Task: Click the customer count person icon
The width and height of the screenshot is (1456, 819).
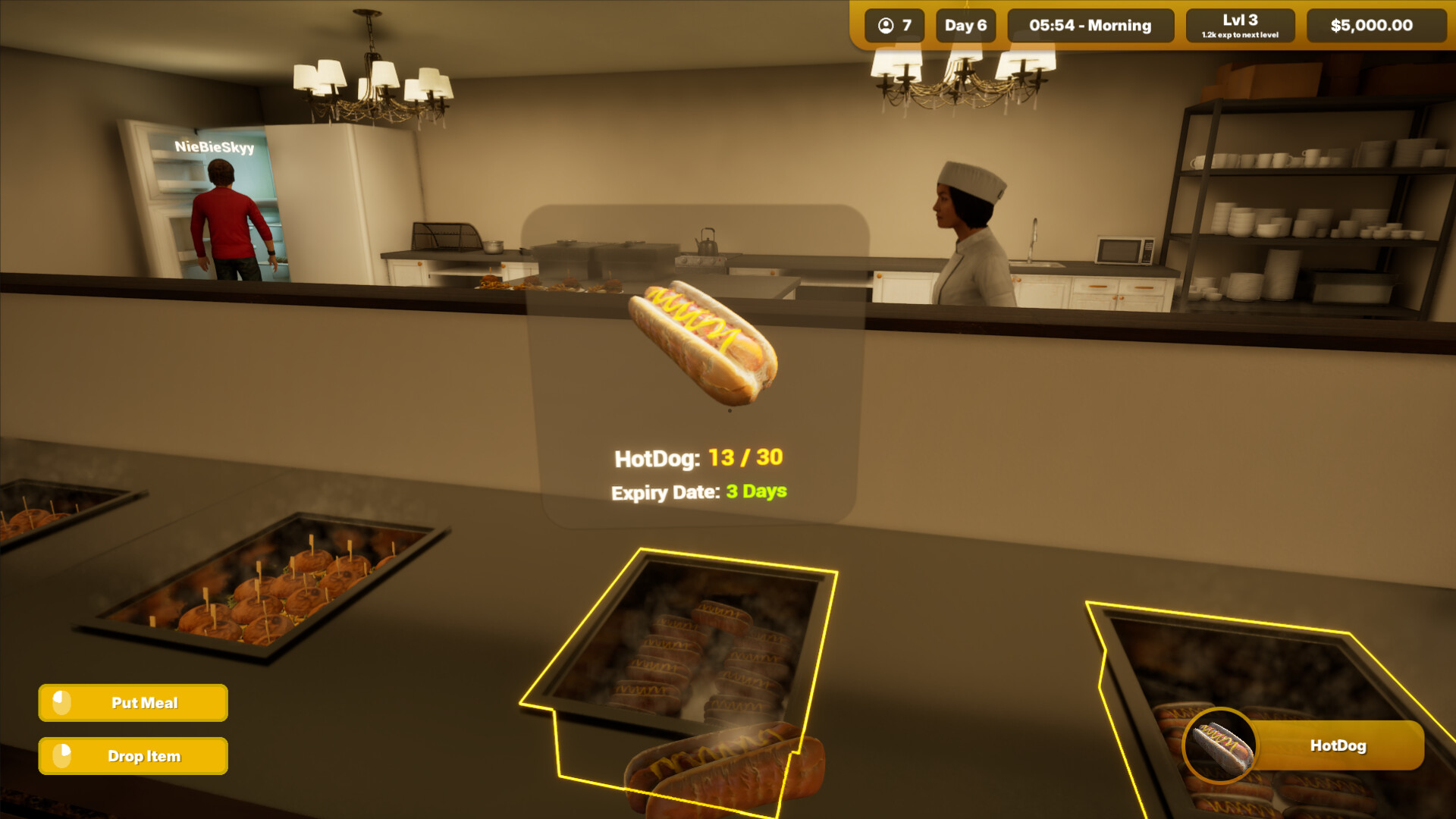Action: [885, 25]
